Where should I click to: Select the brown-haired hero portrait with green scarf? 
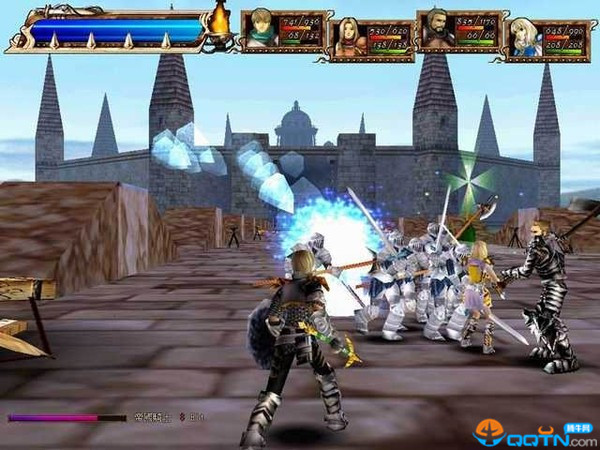[x=262, y=29]
